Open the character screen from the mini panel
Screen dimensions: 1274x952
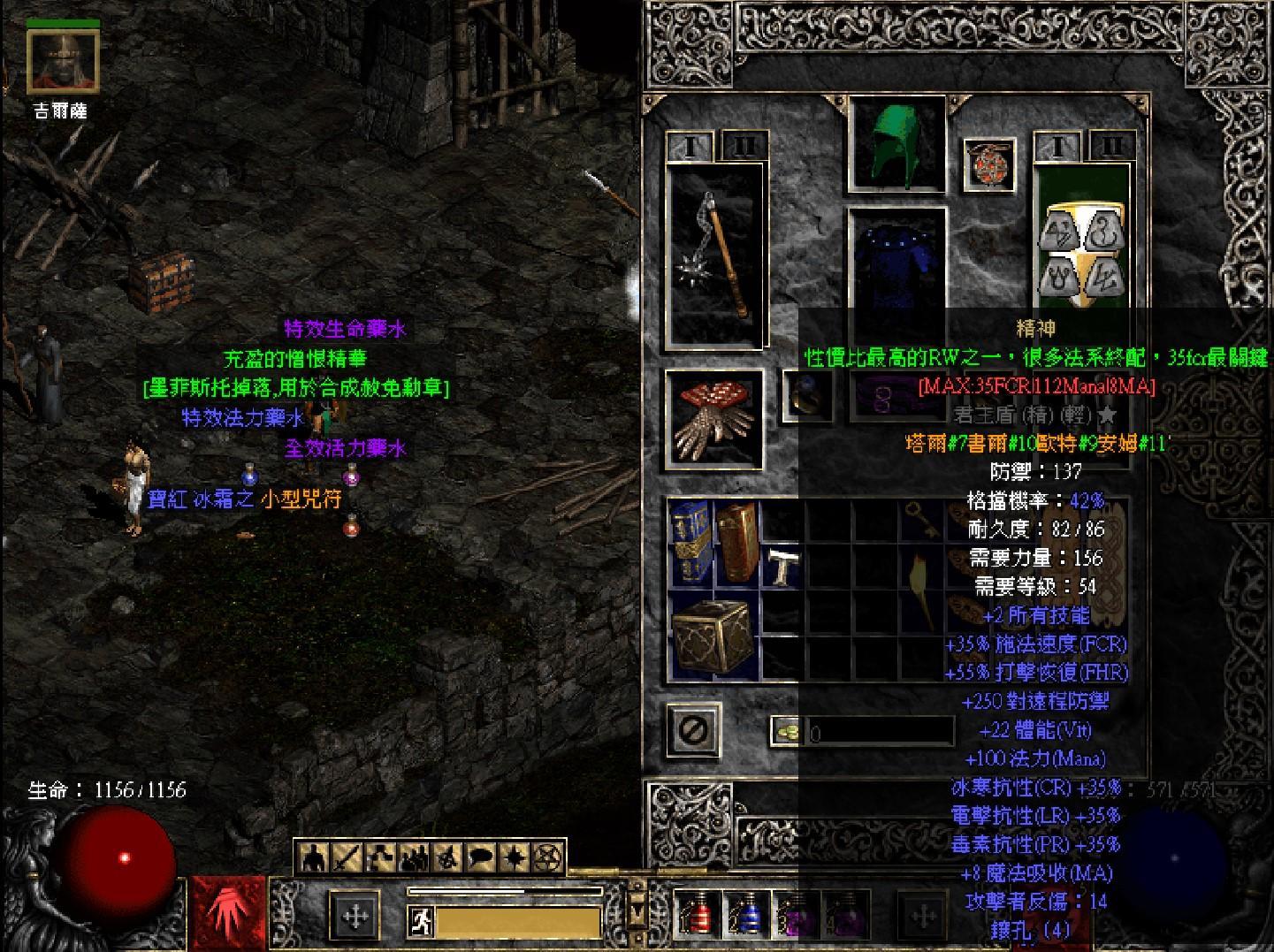pos(312,862)
